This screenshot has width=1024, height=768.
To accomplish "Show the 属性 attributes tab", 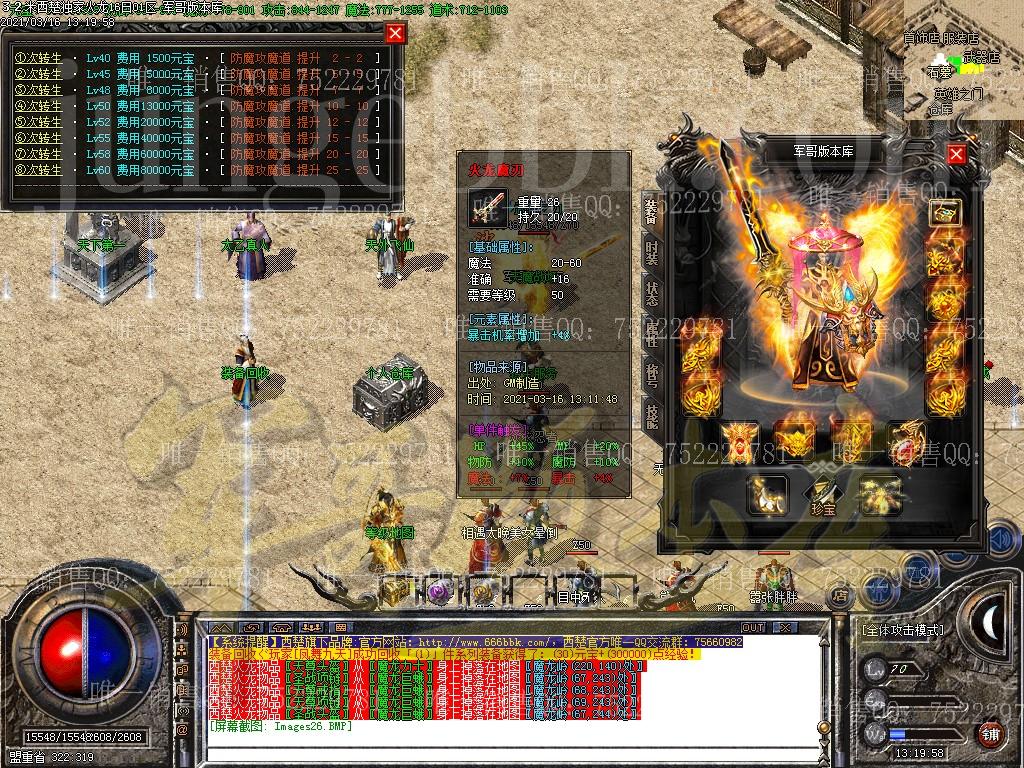I will point(651,334).
